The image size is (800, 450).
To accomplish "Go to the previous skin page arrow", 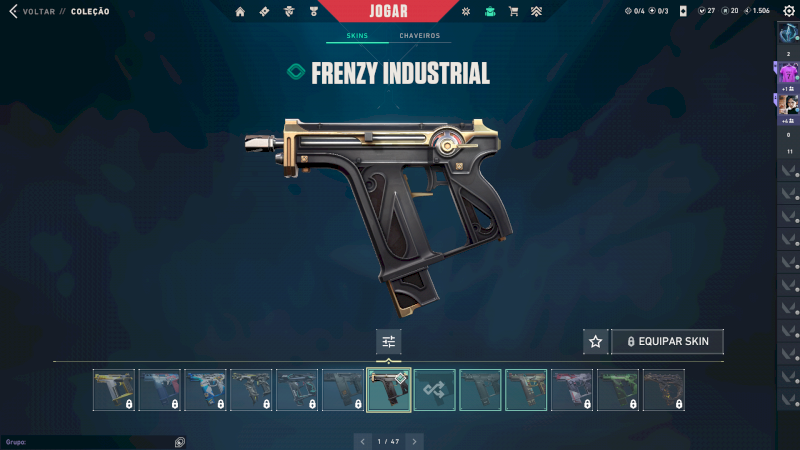I will pos(362,440).
